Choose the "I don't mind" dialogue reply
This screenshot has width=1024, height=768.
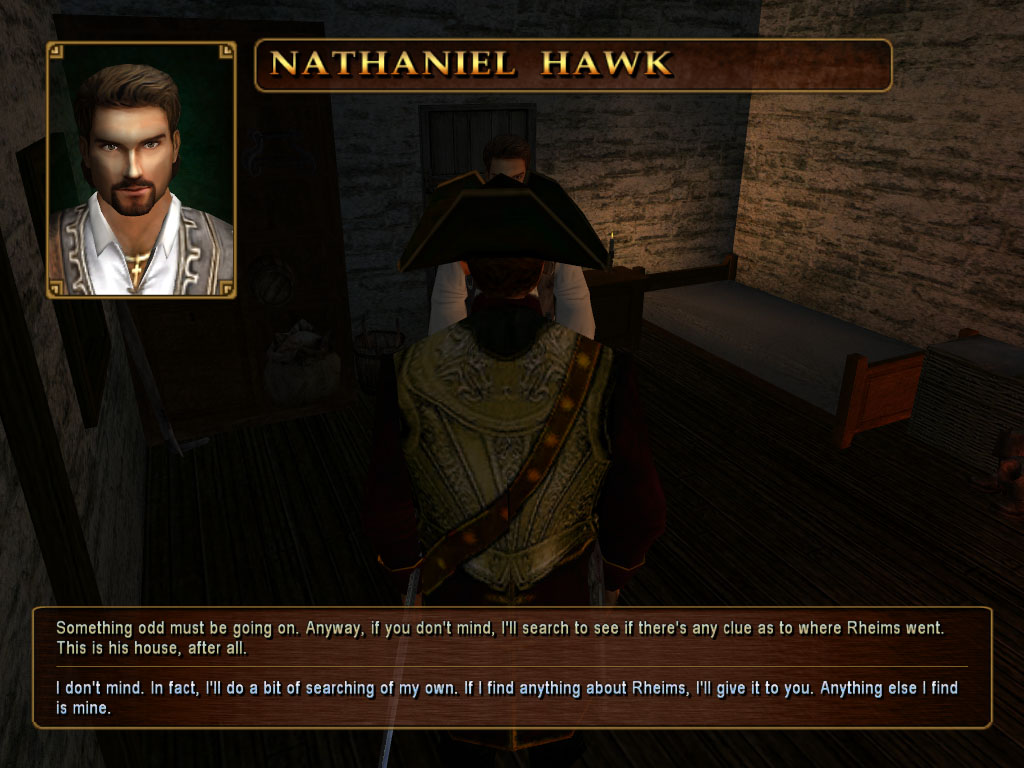coord(506,698)
